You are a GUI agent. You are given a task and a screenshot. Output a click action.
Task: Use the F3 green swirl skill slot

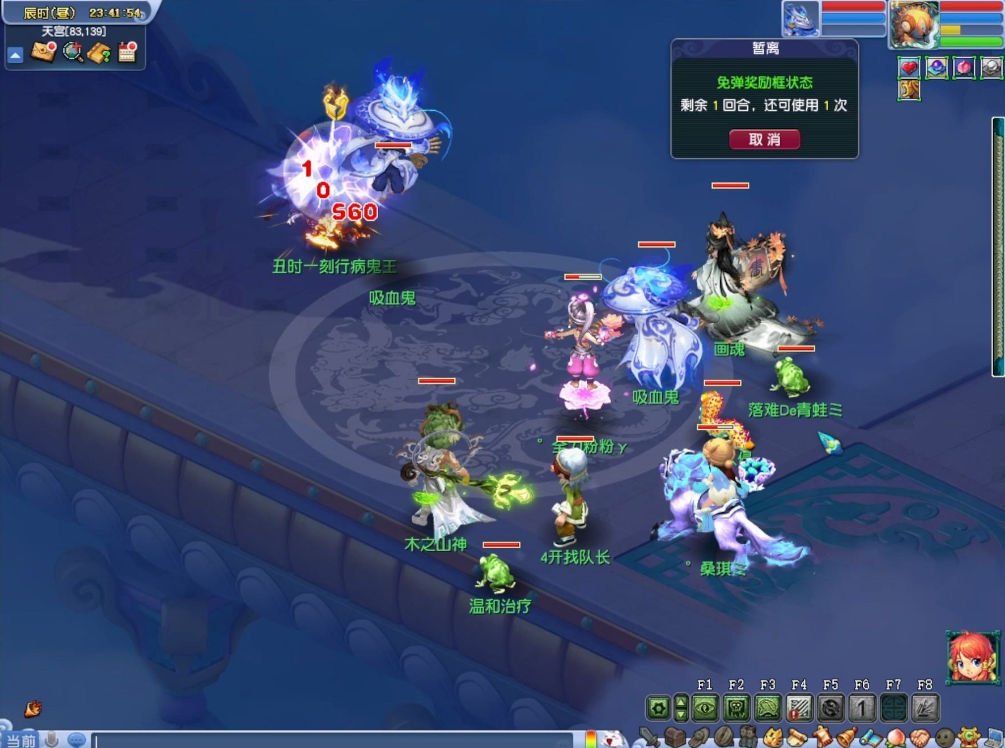pyautogui.click(x=767, y=708)
